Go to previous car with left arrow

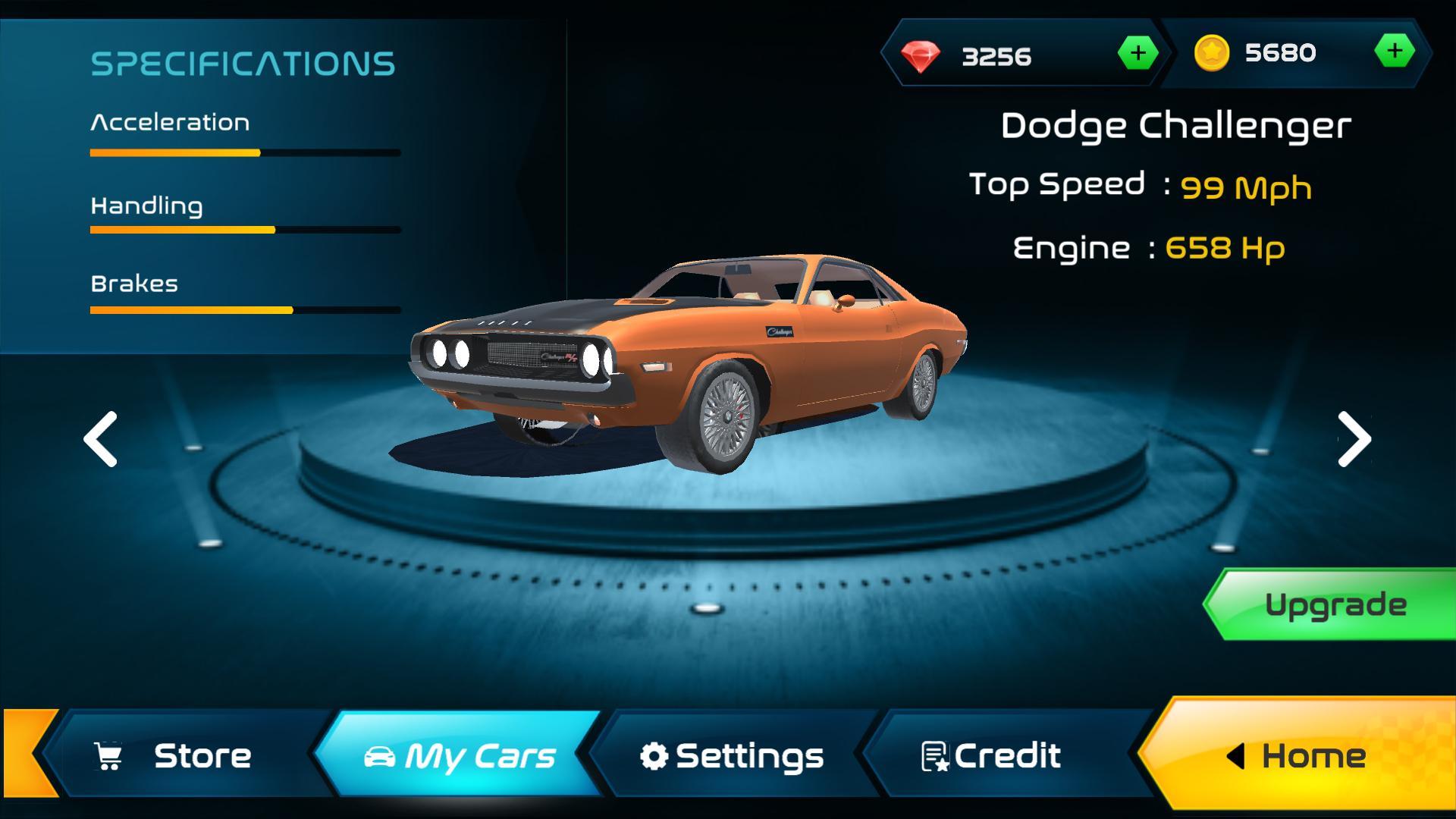(x=101, y=439)
